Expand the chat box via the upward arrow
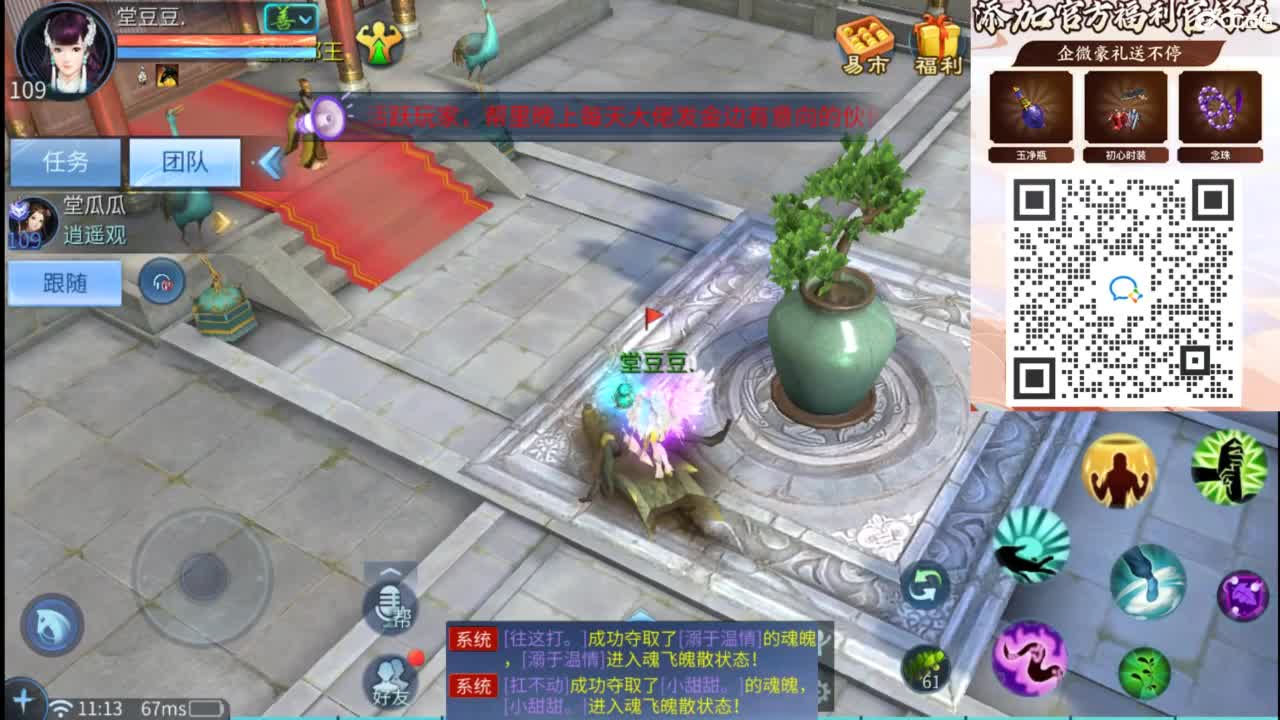Viewport: 1280px width, 720px height. pyautogui.click(x=390, y=572)
